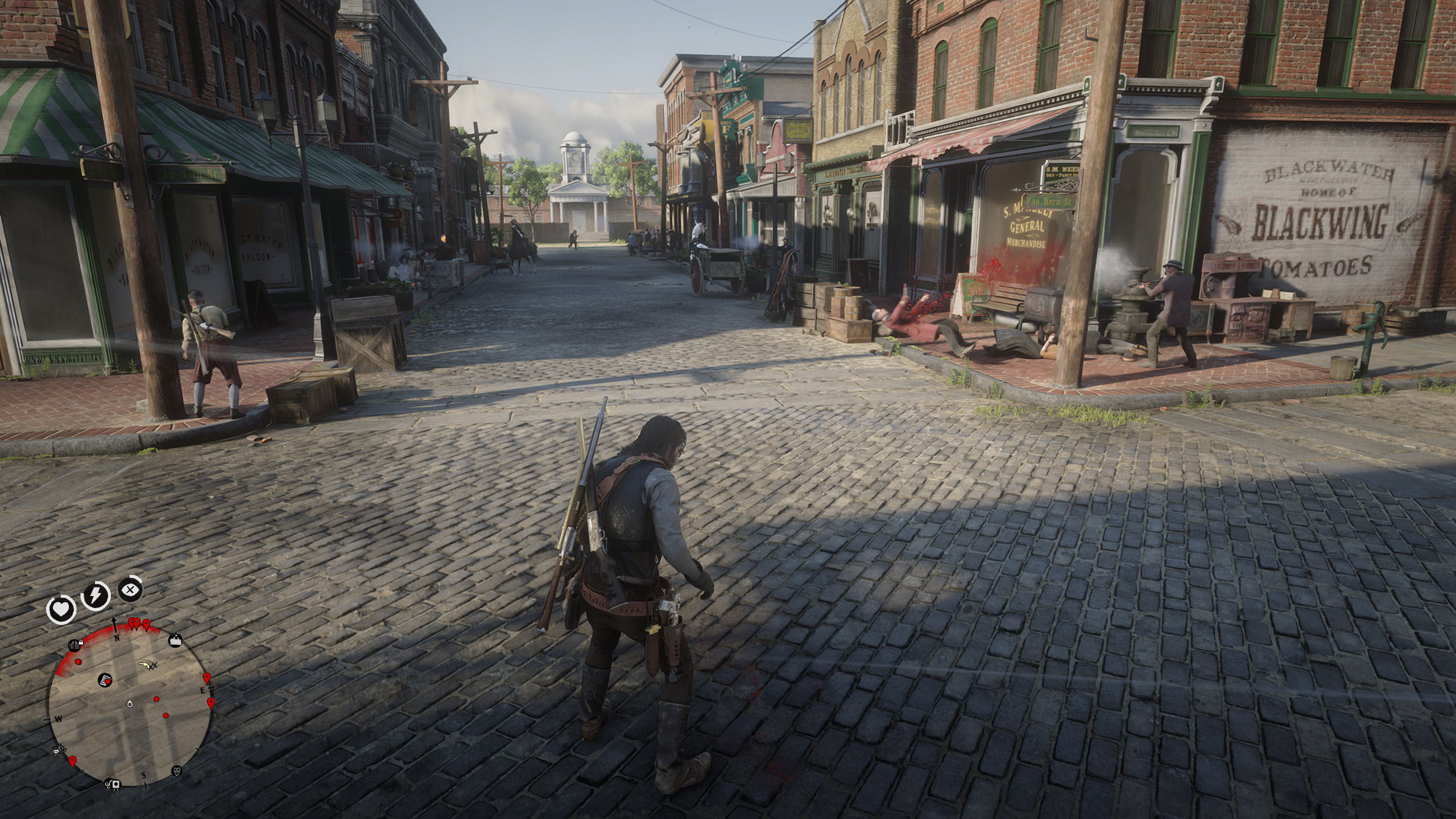Screen dimensions: 1456x819
Task: Select the theater mask icon on minimap
Action: [x=177, y=771]
